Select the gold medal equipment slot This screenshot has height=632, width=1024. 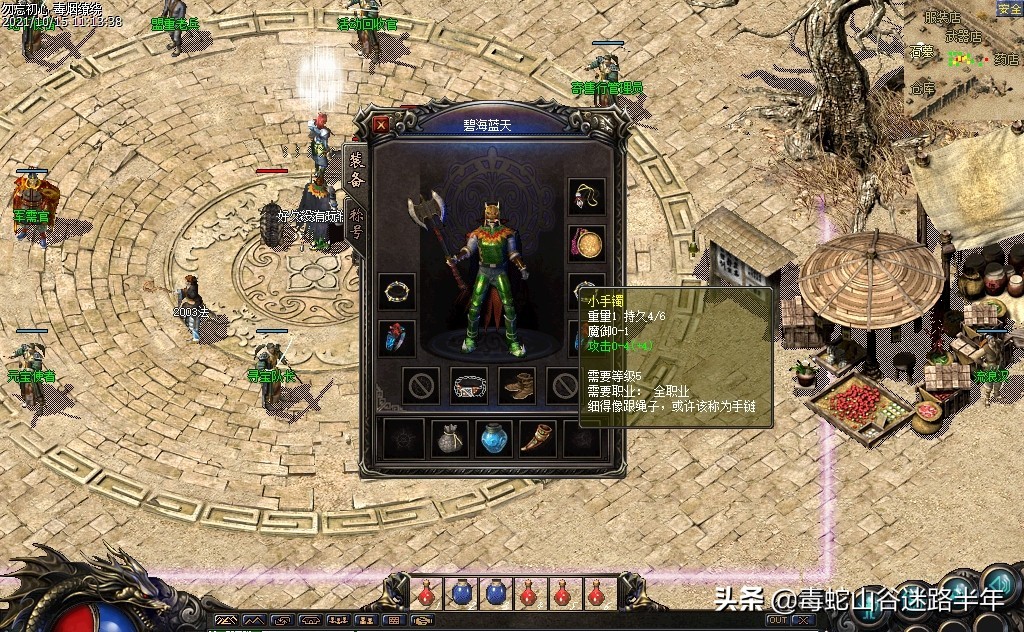pyautogui.click(x=587, y=242)
